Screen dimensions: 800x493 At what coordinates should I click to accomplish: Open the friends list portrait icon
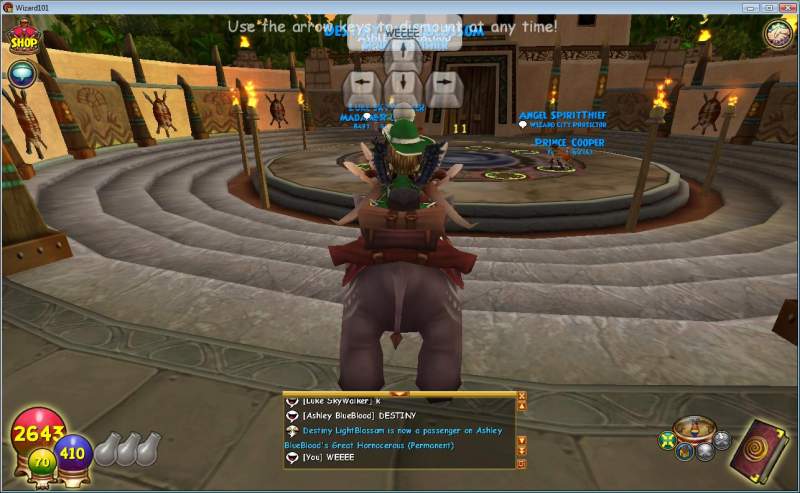pyautogui.click(x=777, y=34)
